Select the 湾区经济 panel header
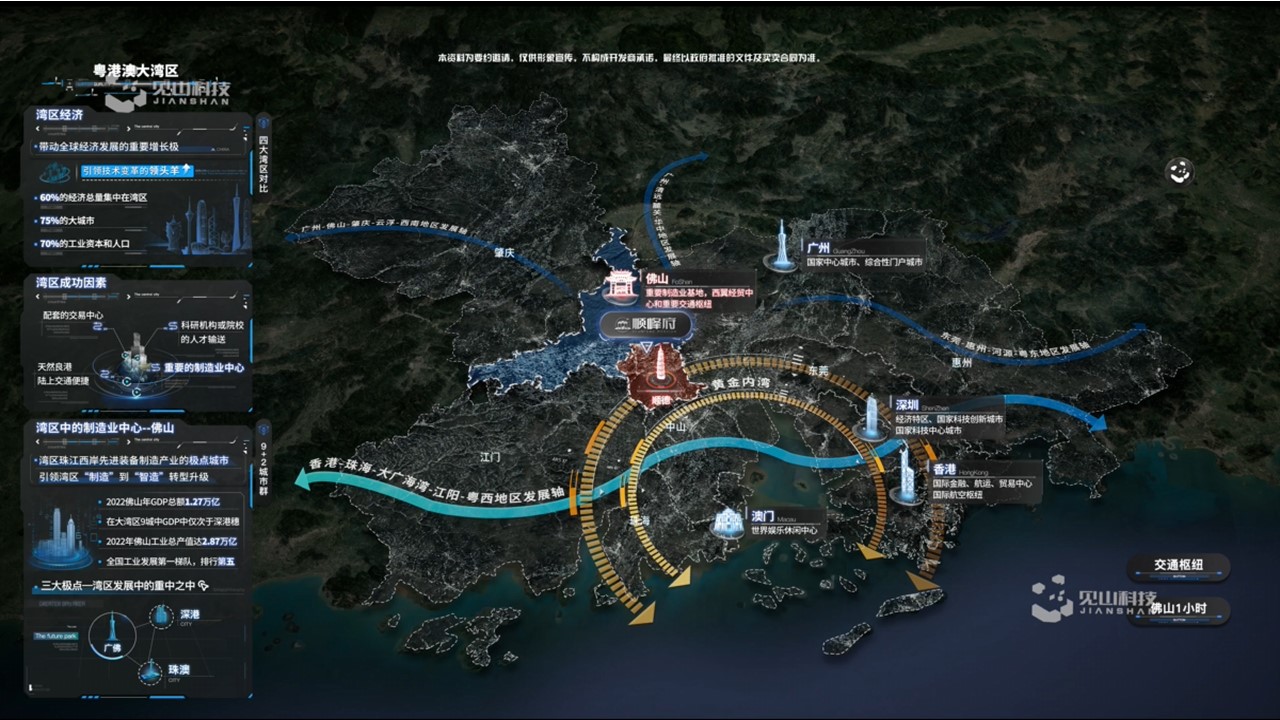1280x720 pixels. coord(60,115)
